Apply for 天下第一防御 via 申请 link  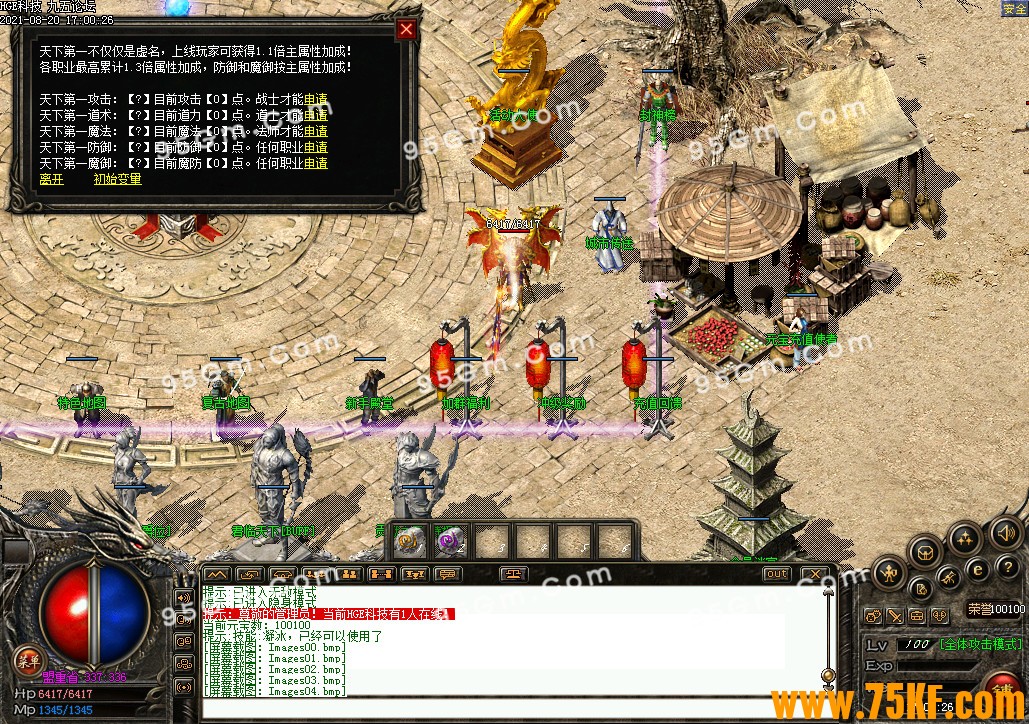point(316,148)
